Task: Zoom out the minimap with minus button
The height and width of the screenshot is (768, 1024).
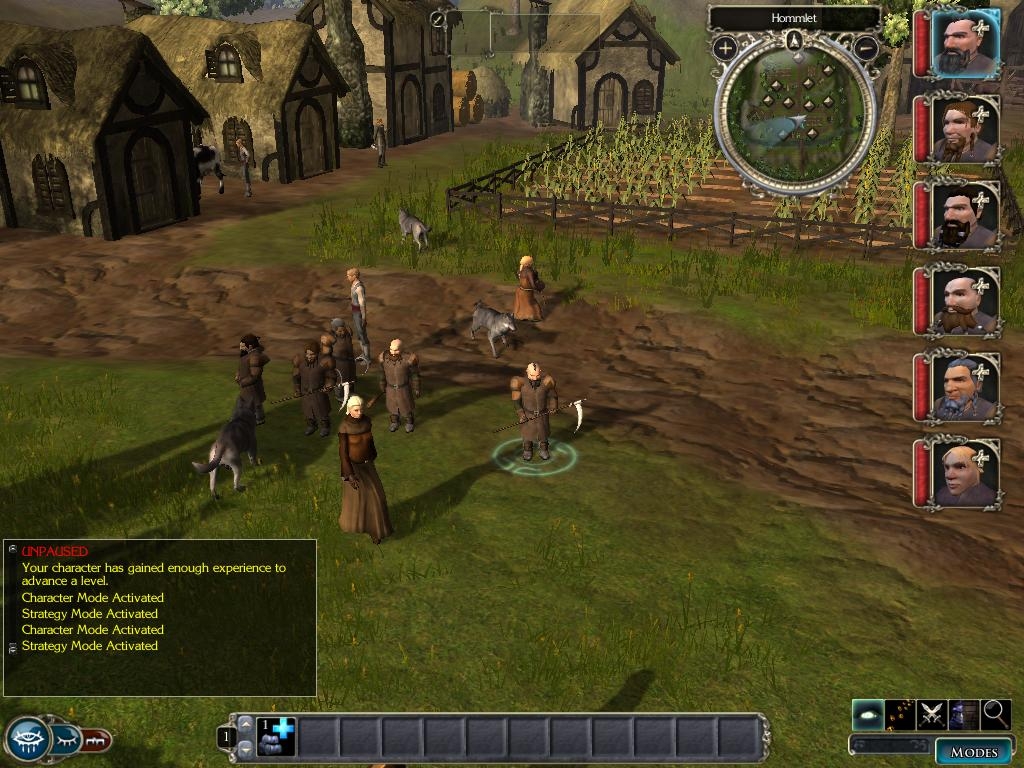Action: 867,47
